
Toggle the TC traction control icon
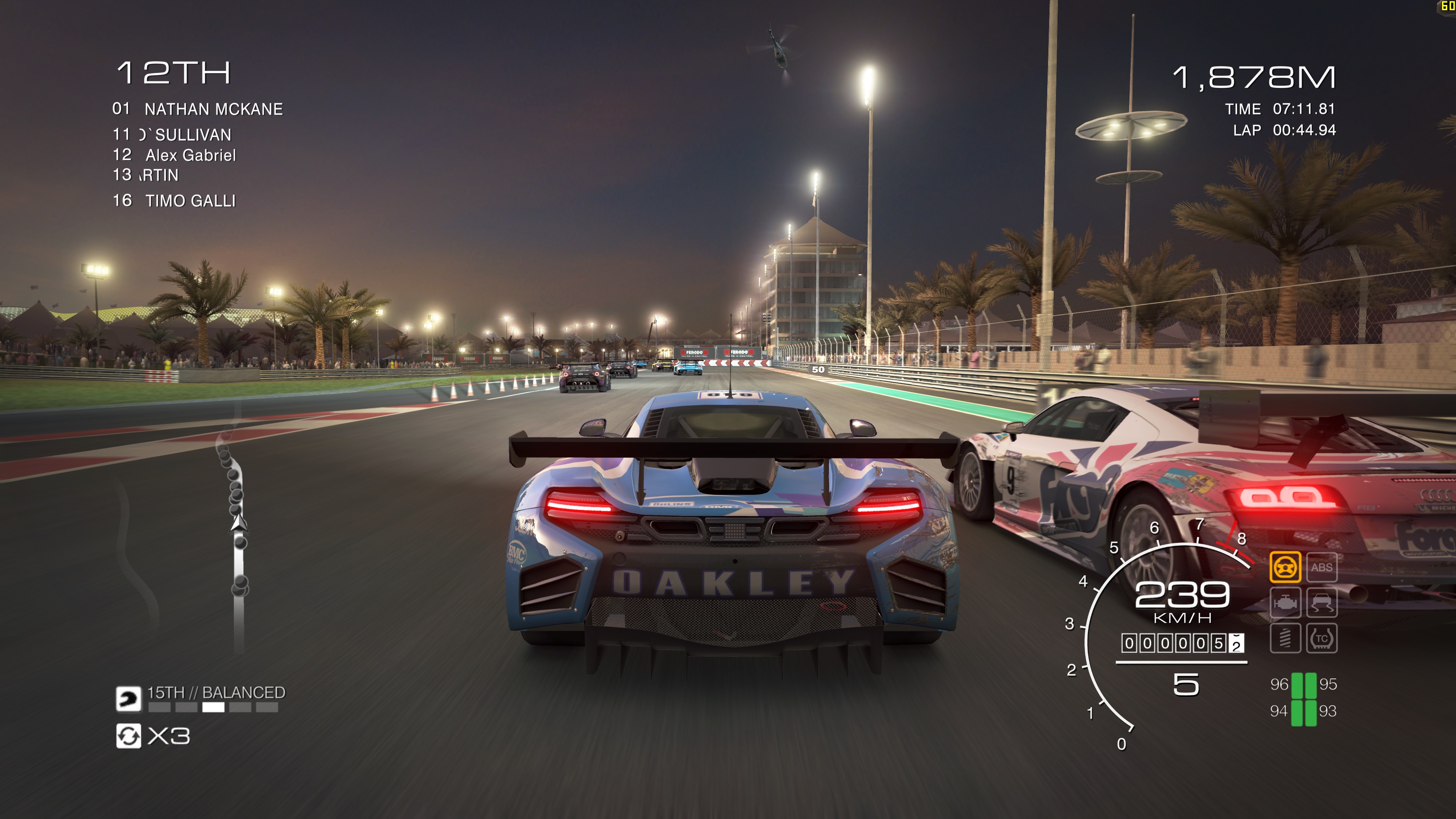coord(1321,638)
